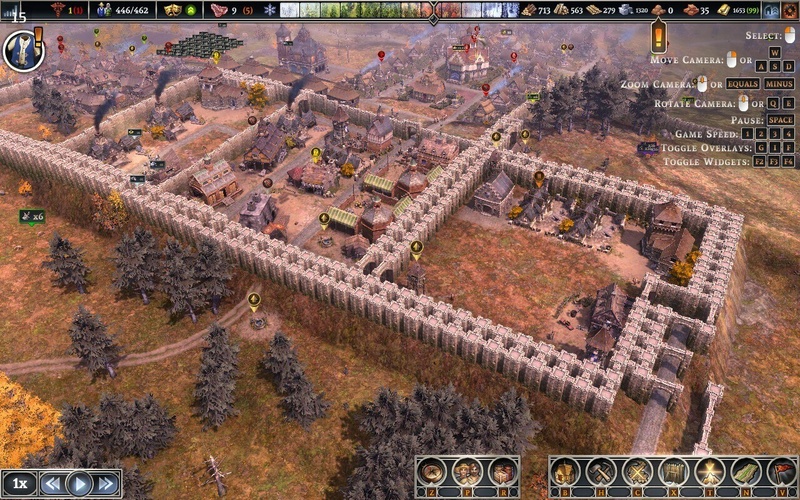Slow down game speed with rewind arrows
This screenshot has height=500, width=800.
click(x=52, y=484)
